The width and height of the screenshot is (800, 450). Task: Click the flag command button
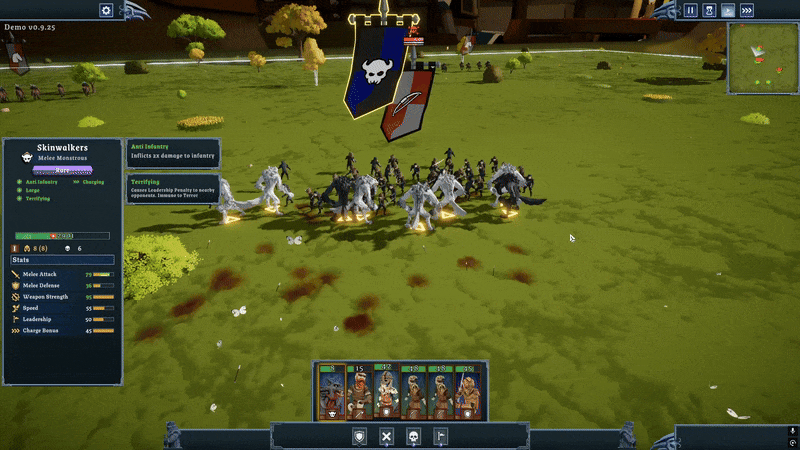click(x=440, y=437)
